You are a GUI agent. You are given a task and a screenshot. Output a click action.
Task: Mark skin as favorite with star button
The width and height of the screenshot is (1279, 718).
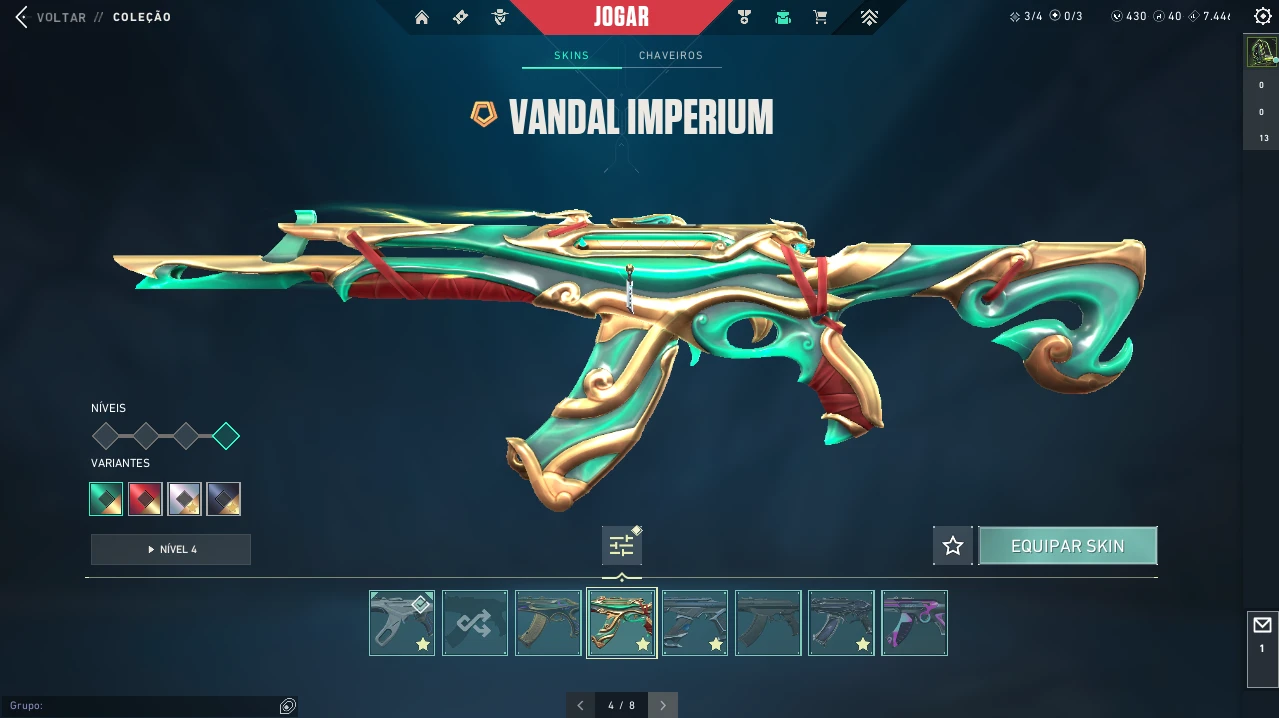[x=952, y=546]
